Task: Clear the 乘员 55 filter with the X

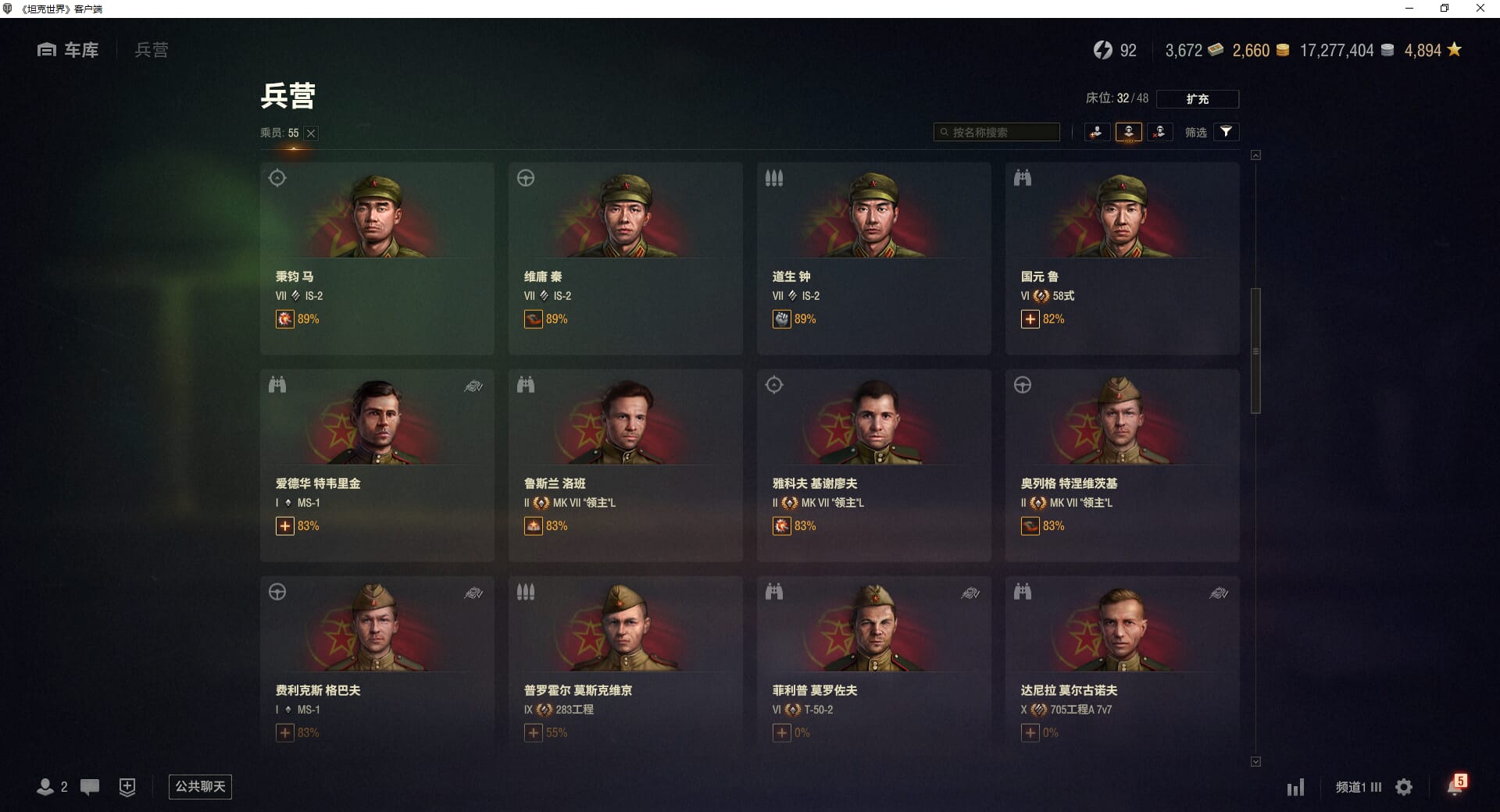Action: click(311, 134)
